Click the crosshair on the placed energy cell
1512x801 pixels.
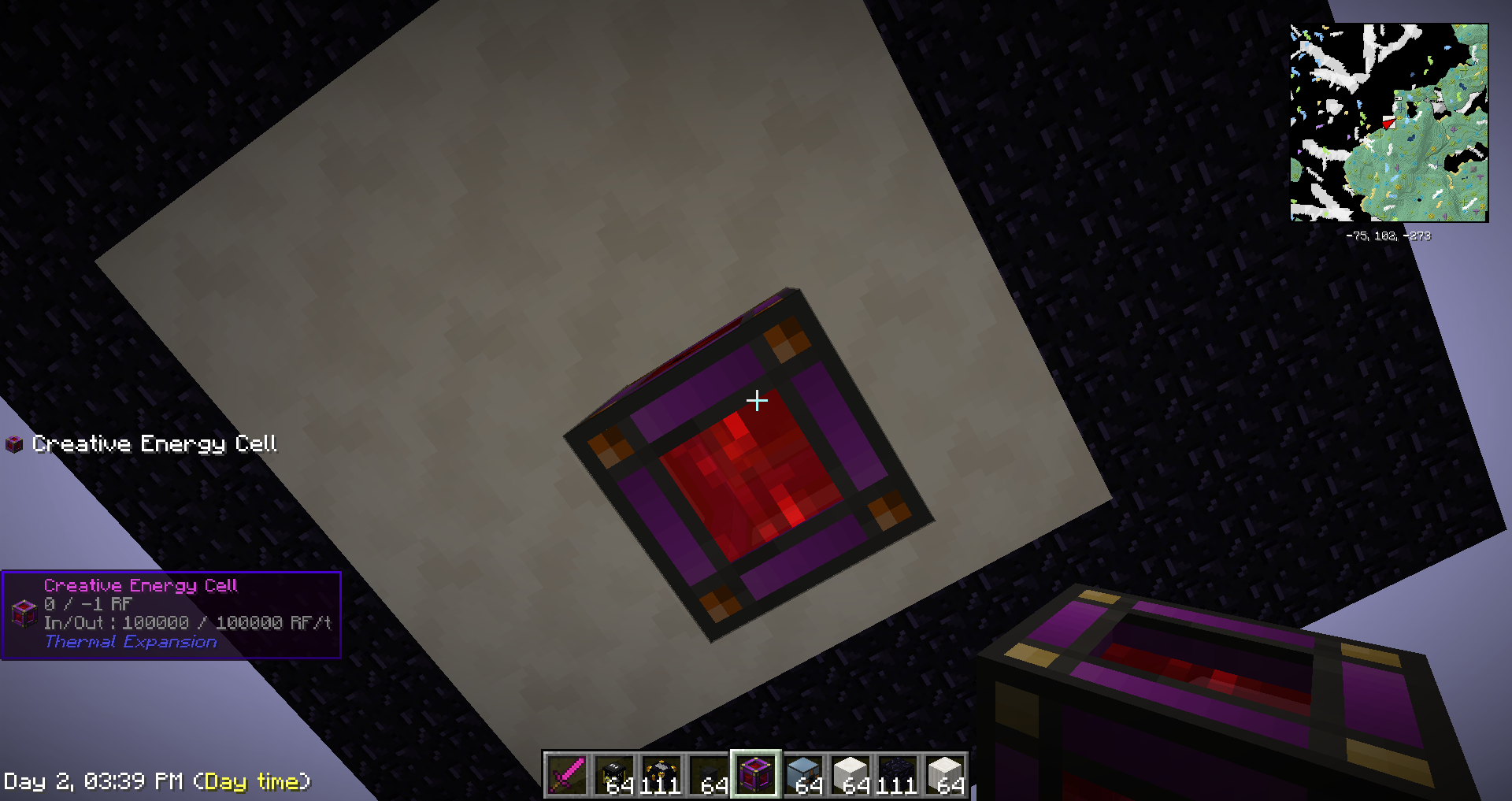[758, 401]
